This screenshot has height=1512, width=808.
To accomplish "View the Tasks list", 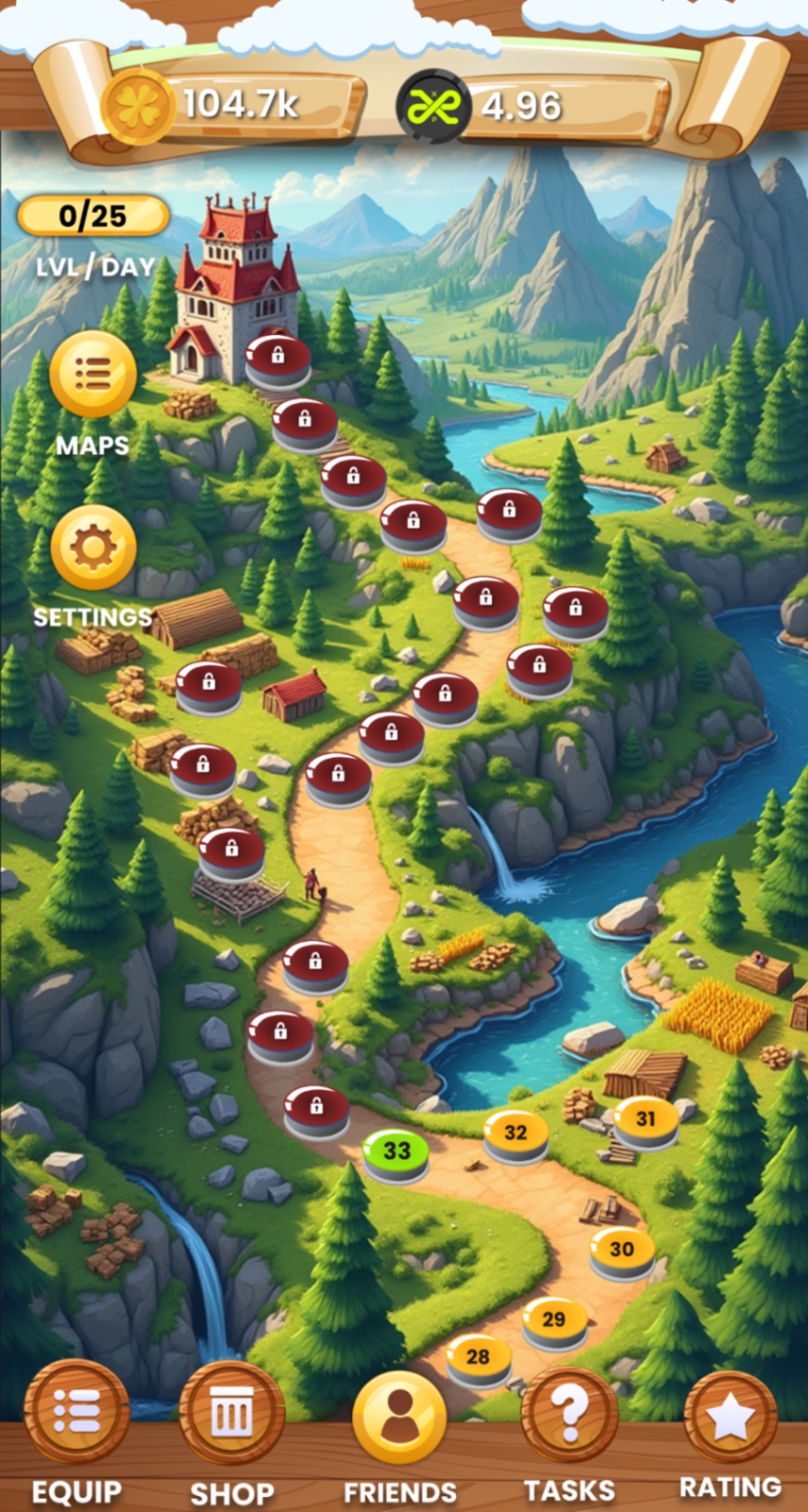I will [569, 1414].
